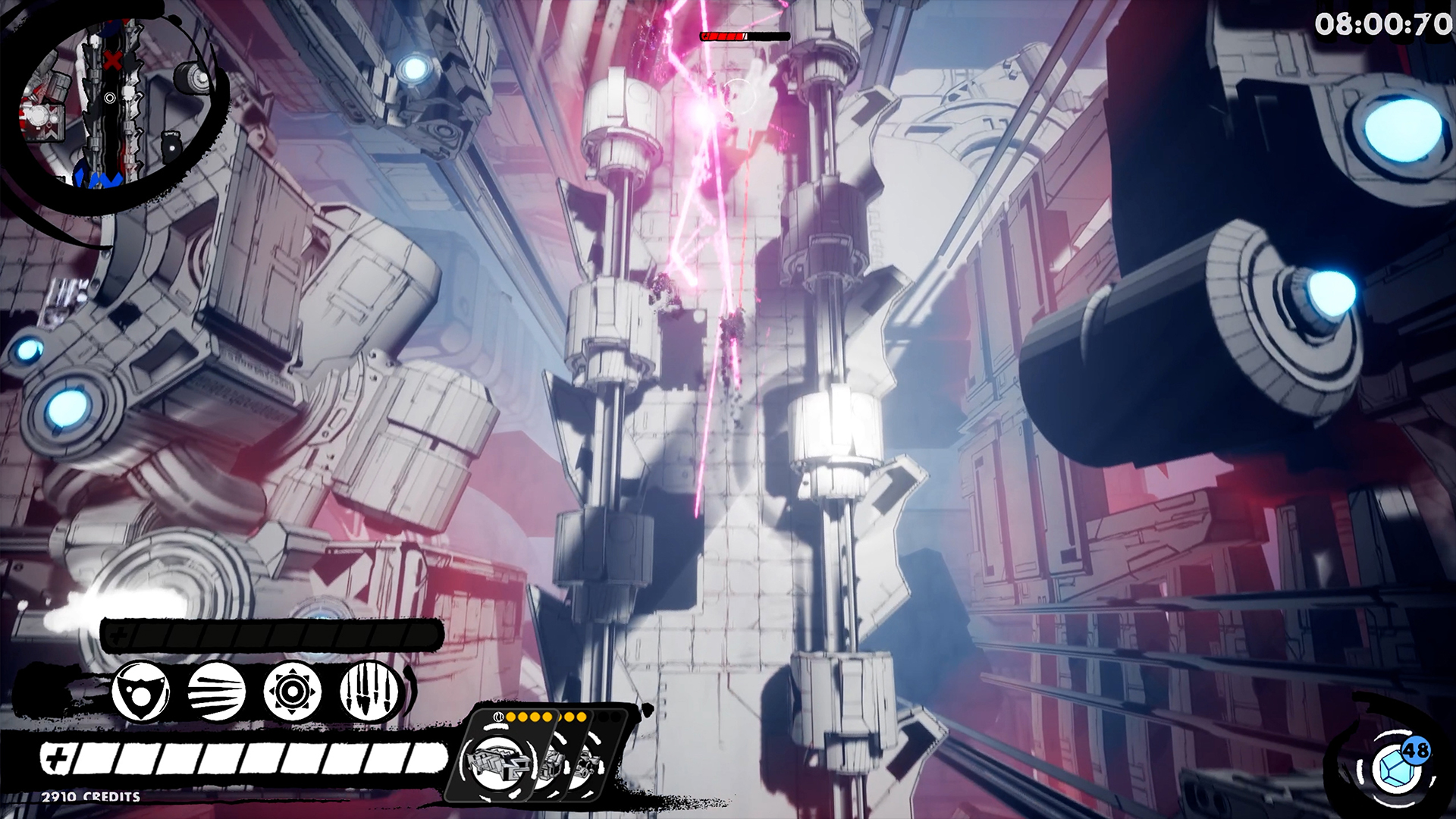Click the 2910 CREDITS counter

point(89,798)
